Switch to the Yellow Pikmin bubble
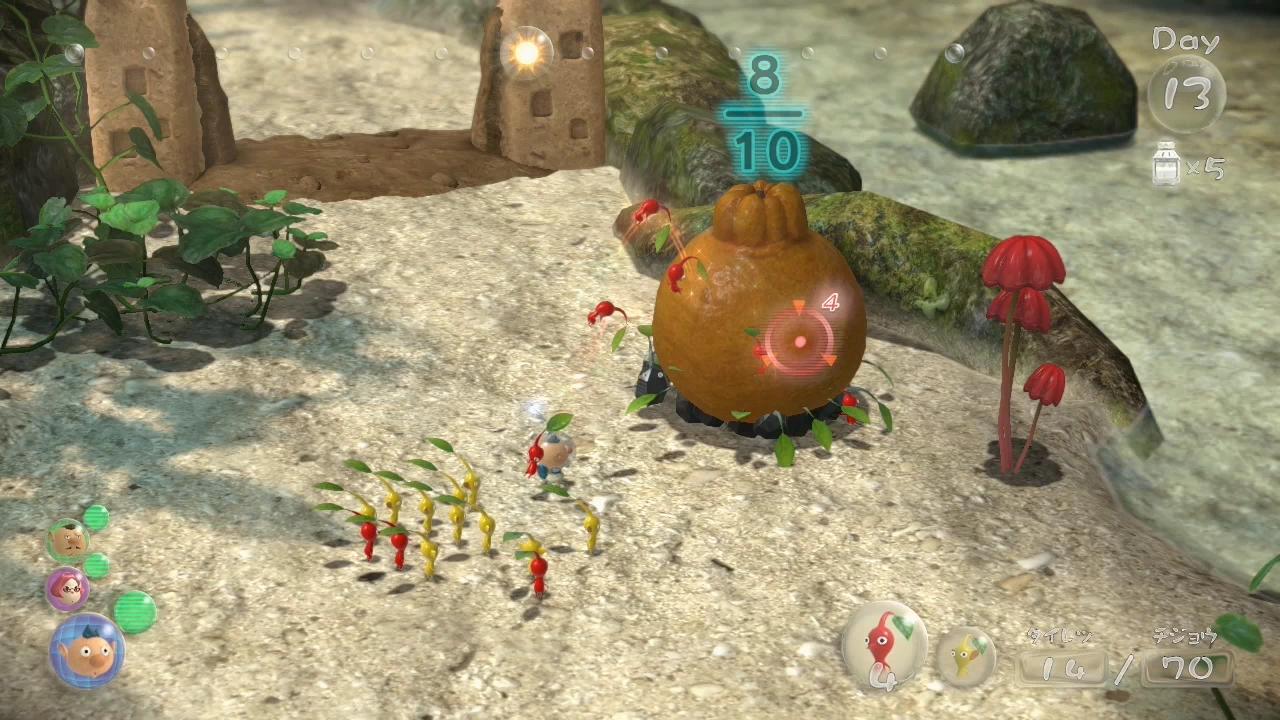Screen dimensions: 1280x720 966,655
